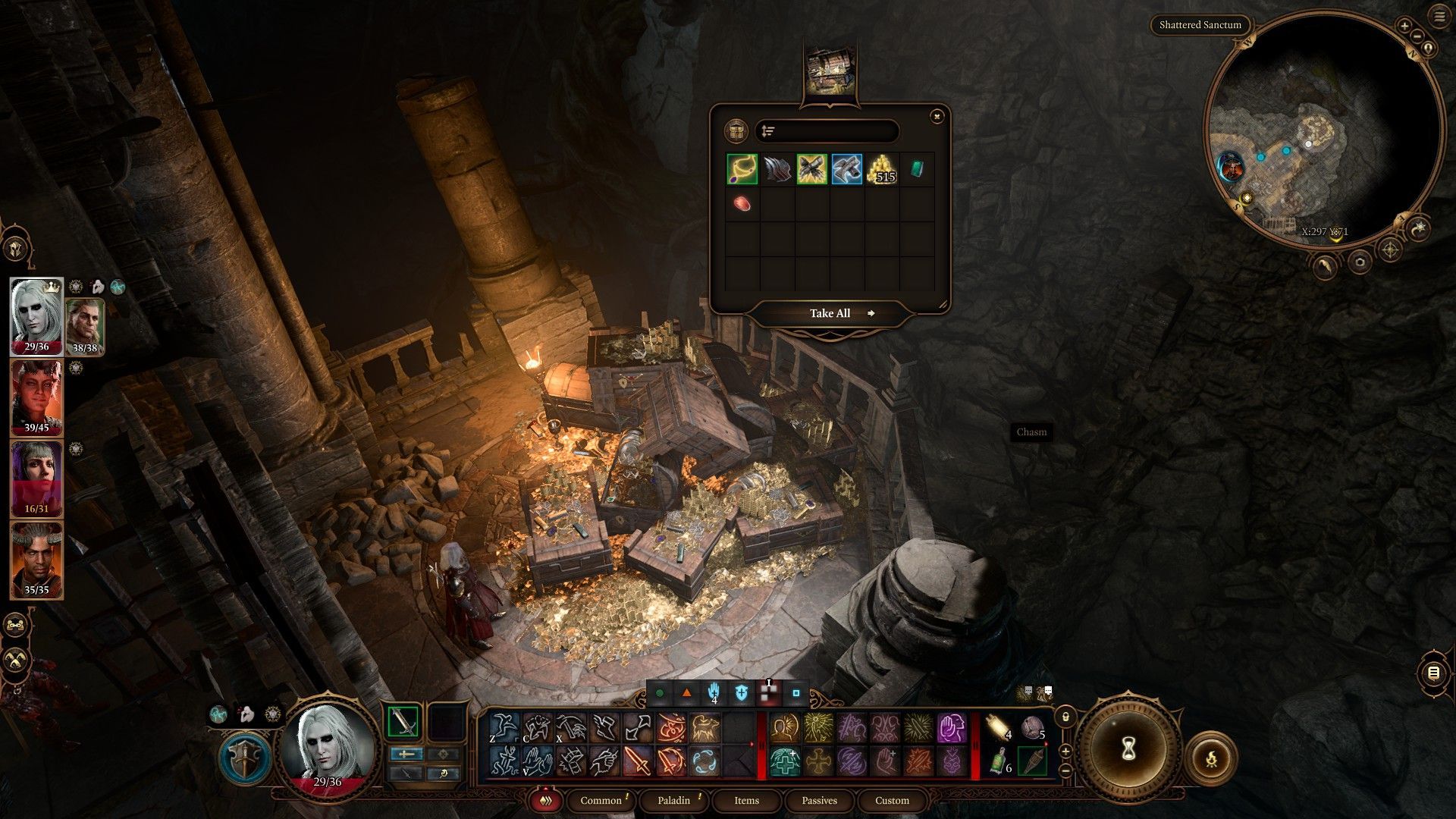The width and height of the screenshot is (1456, 819).
Task: Click the Take All loot button
Action: point(830,313)
